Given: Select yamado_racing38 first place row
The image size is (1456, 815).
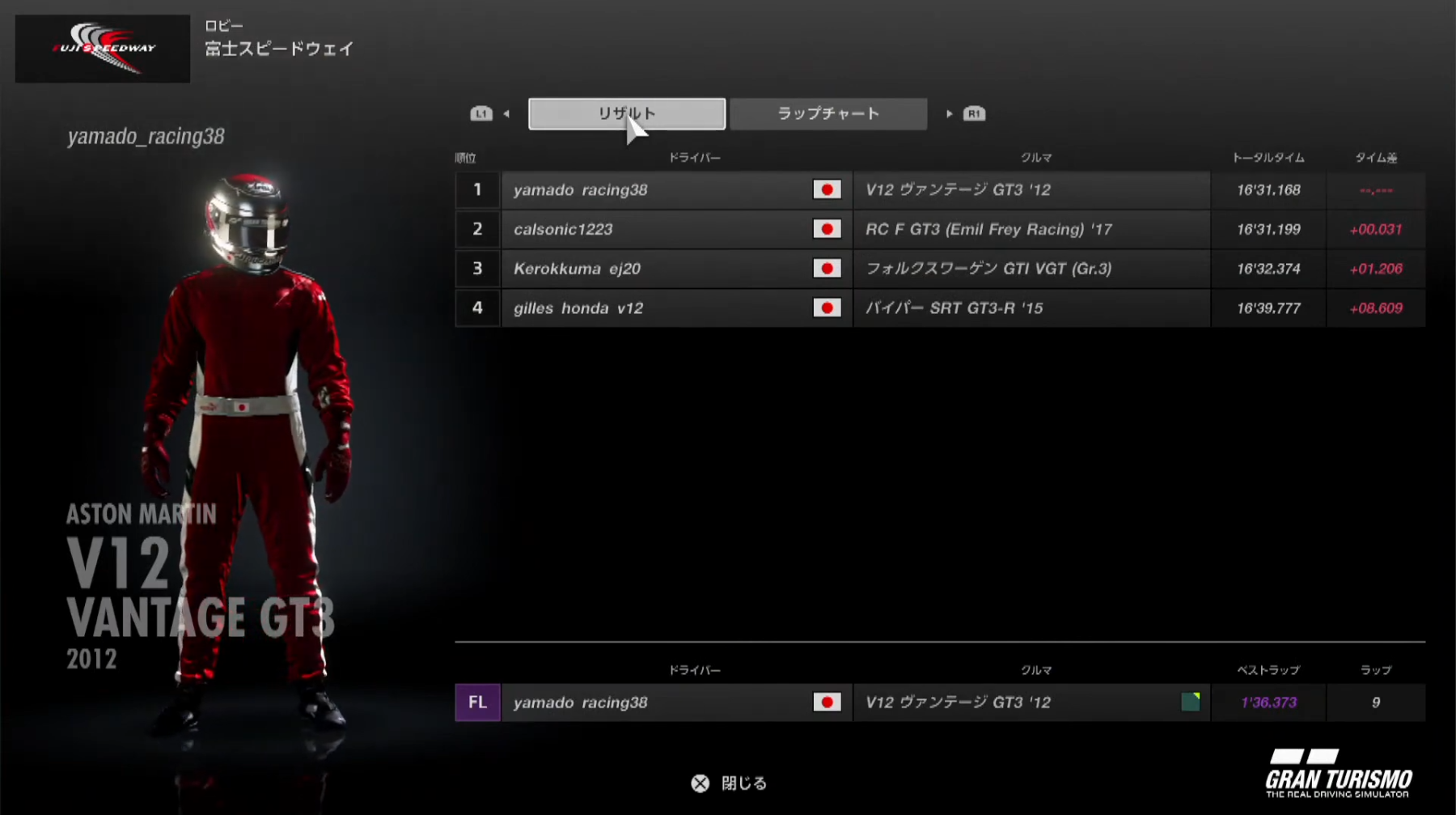Looking at the screenshot, I should pyautogui.click(x=938, y=190).
